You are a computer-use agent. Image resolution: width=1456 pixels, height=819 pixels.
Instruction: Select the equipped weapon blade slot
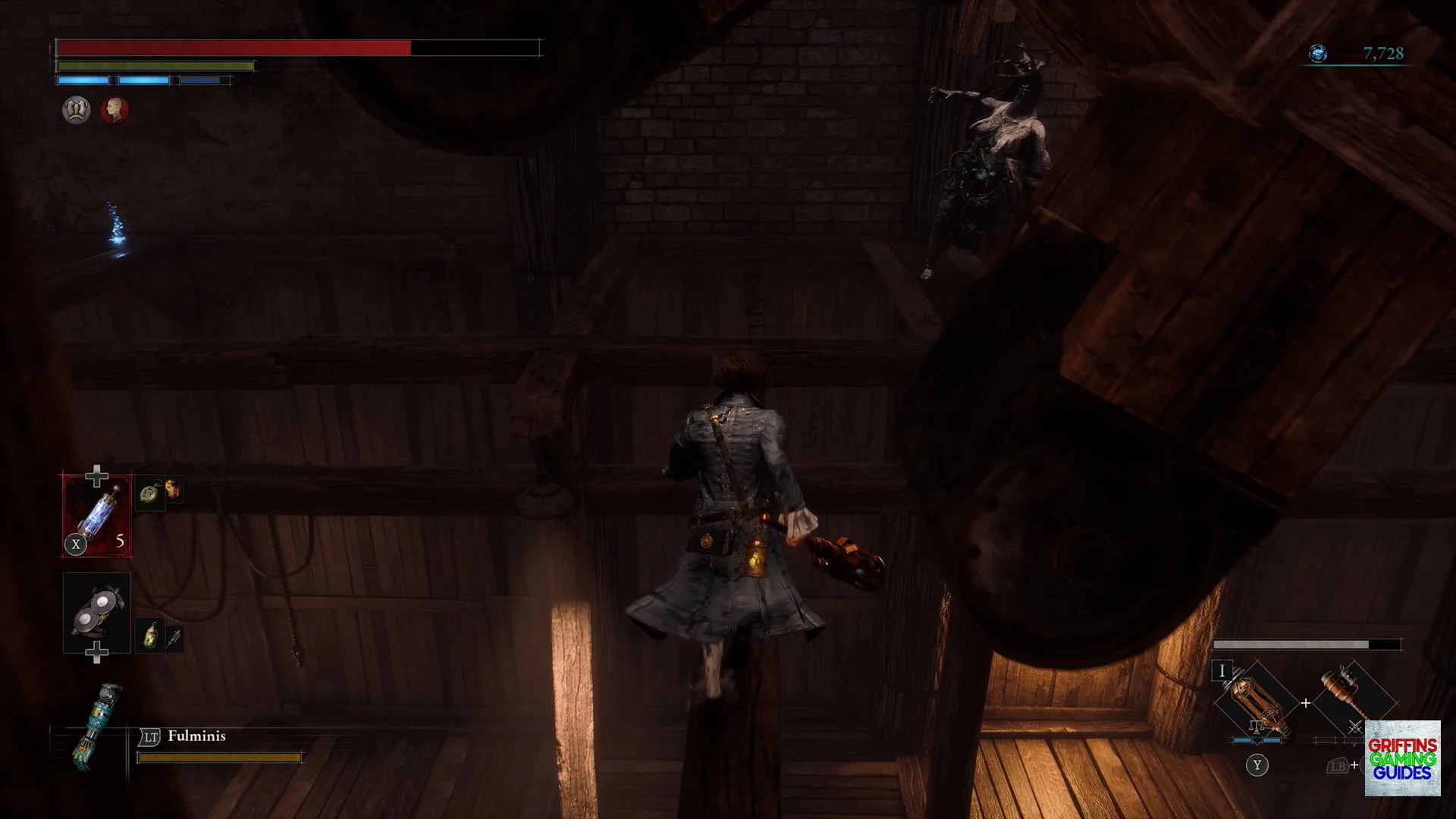tap(1256, 701)
